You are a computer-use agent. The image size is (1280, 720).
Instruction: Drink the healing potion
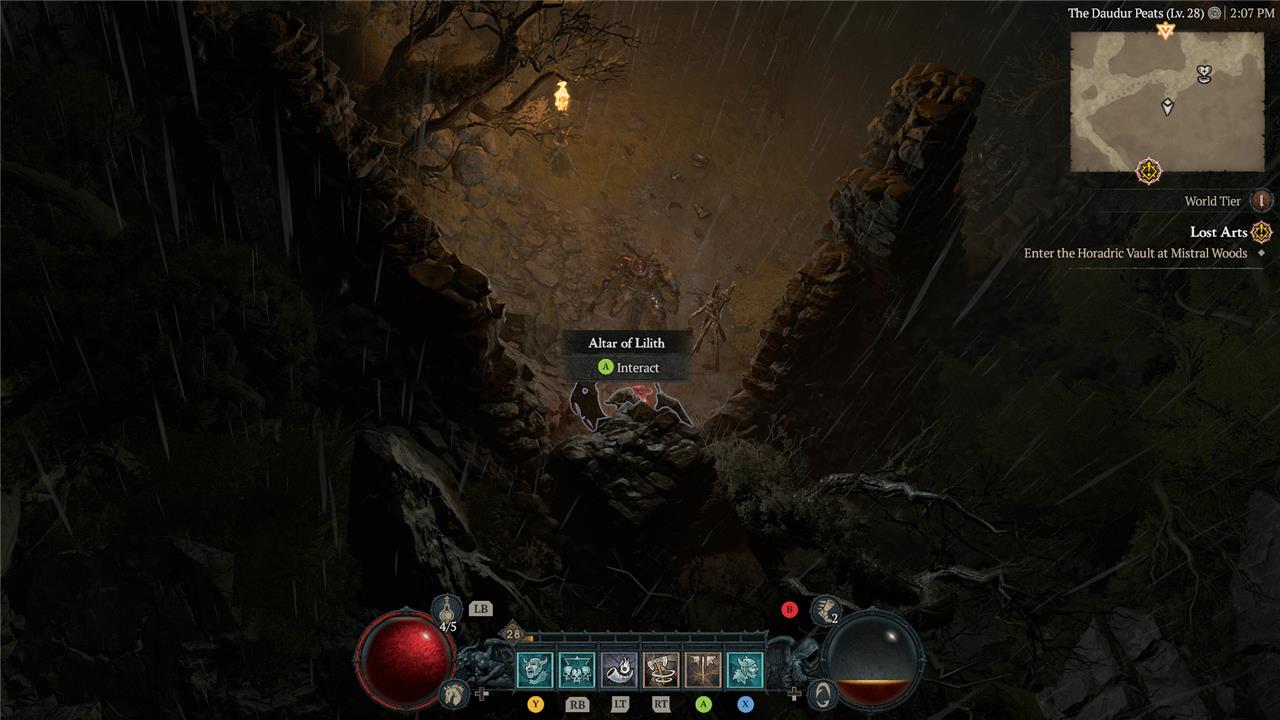pos(446,608)
